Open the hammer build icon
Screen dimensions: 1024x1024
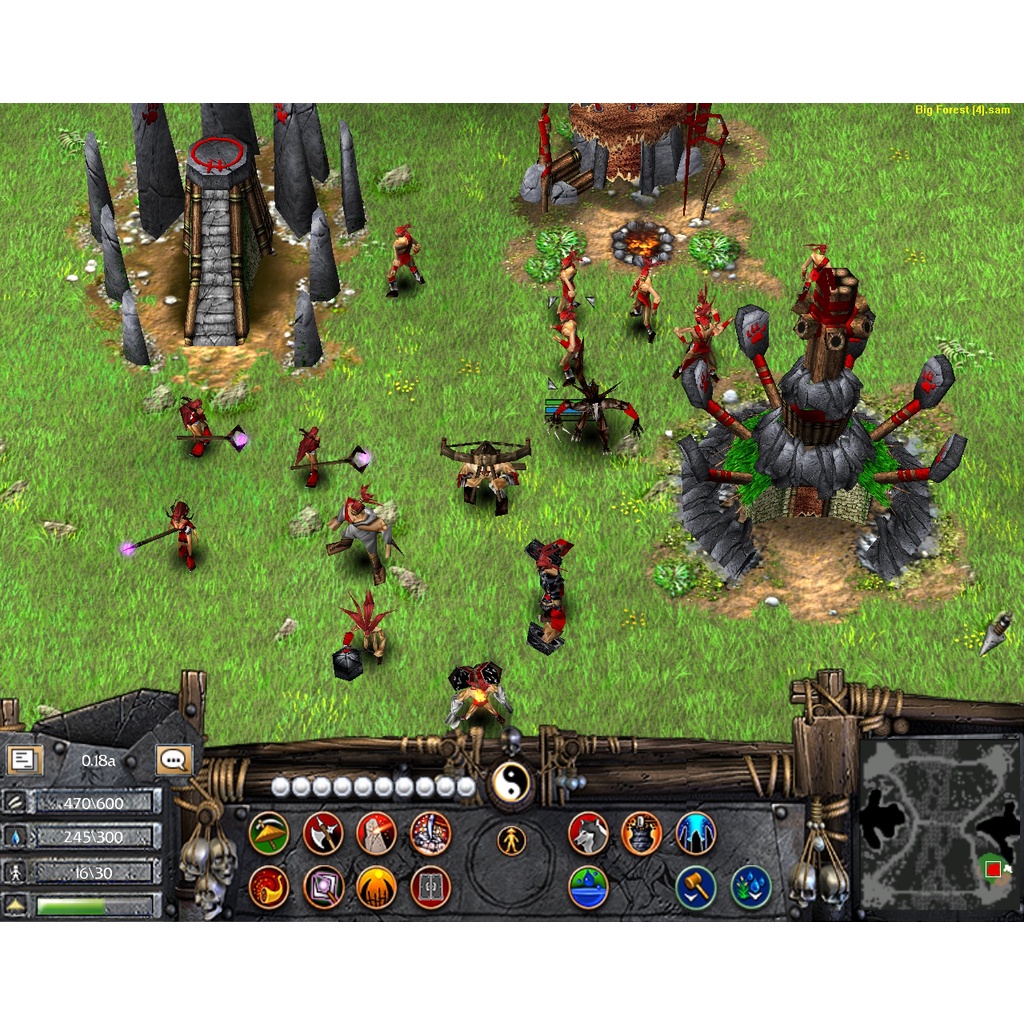696,886
